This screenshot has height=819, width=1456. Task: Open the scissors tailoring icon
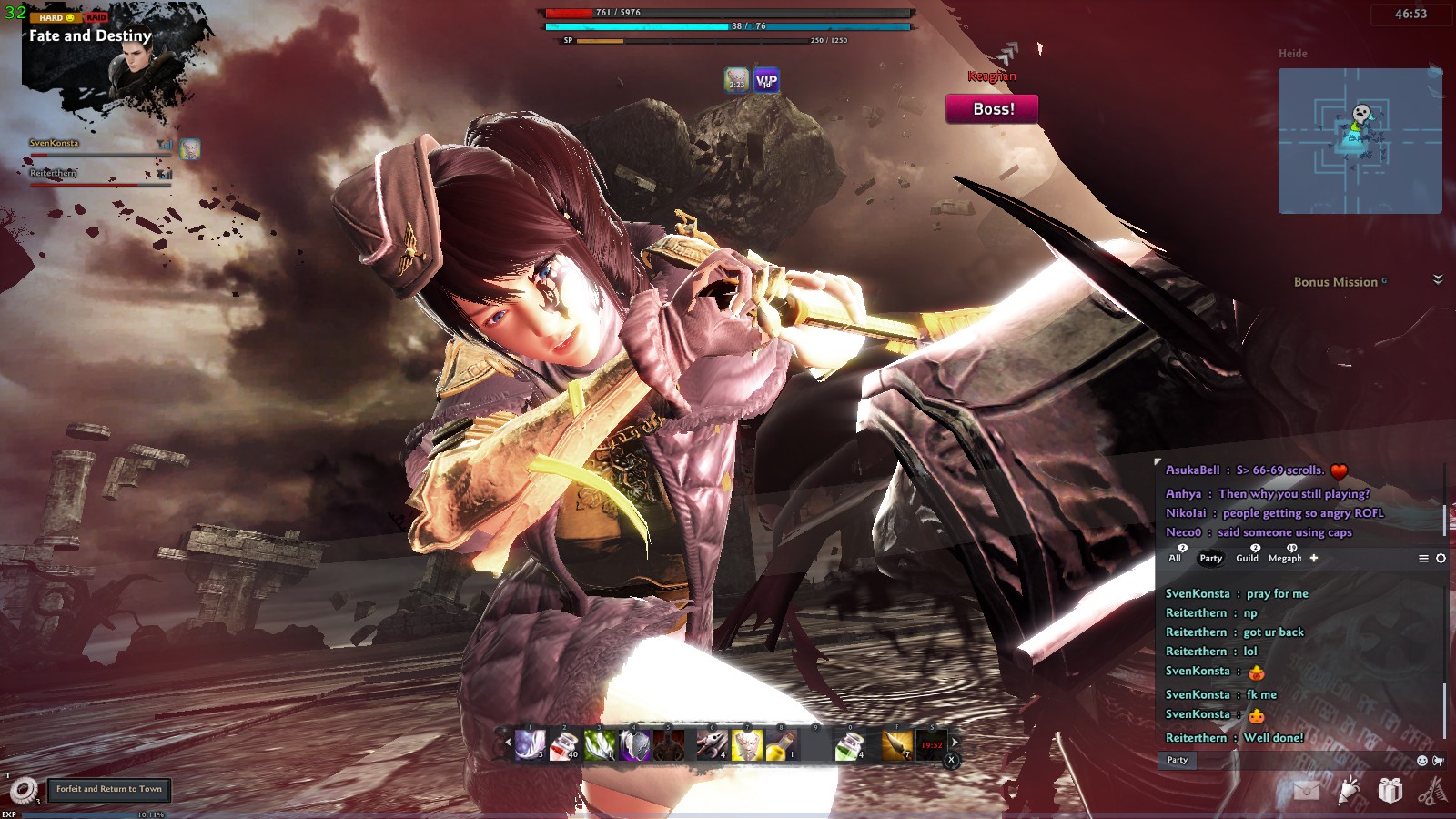tap(1433, 792)
